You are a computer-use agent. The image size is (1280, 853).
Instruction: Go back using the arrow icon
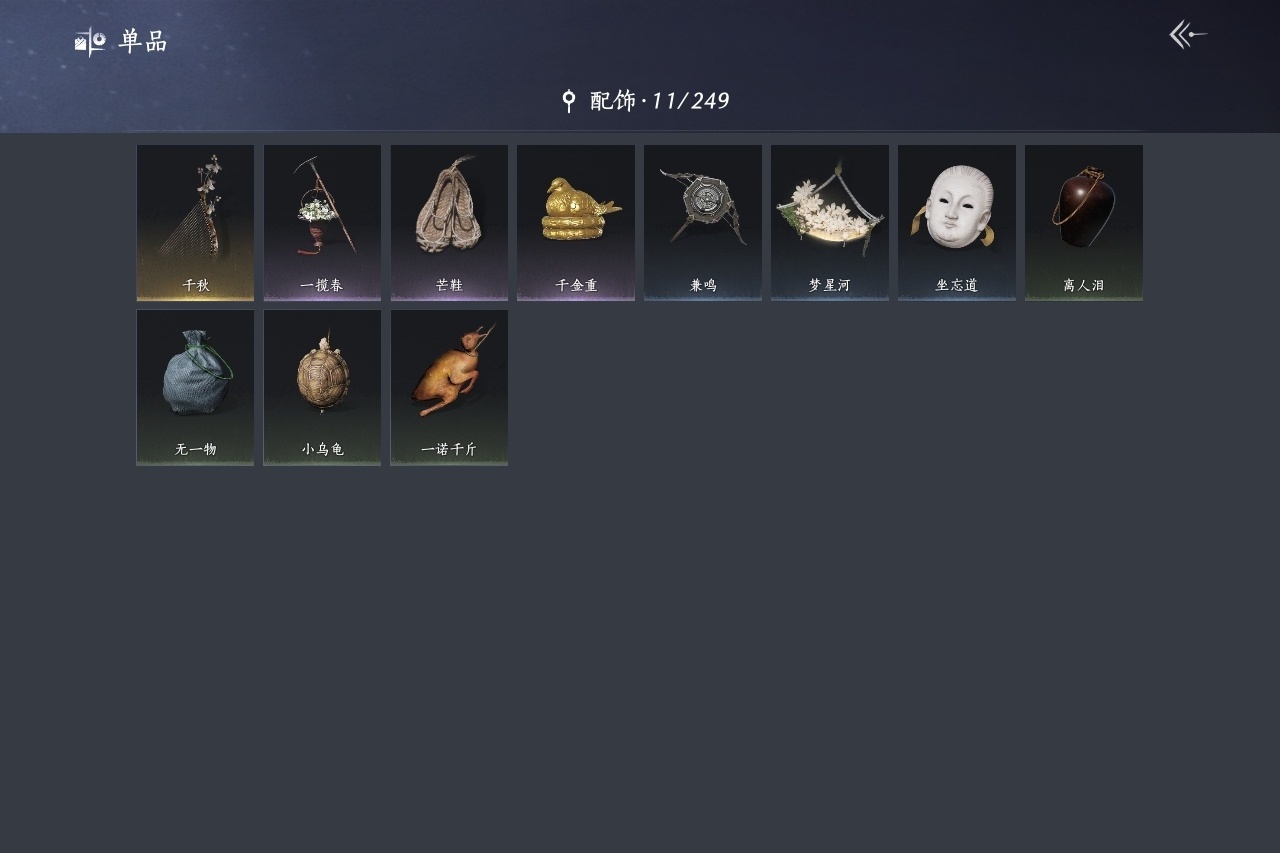(1188, 35)
